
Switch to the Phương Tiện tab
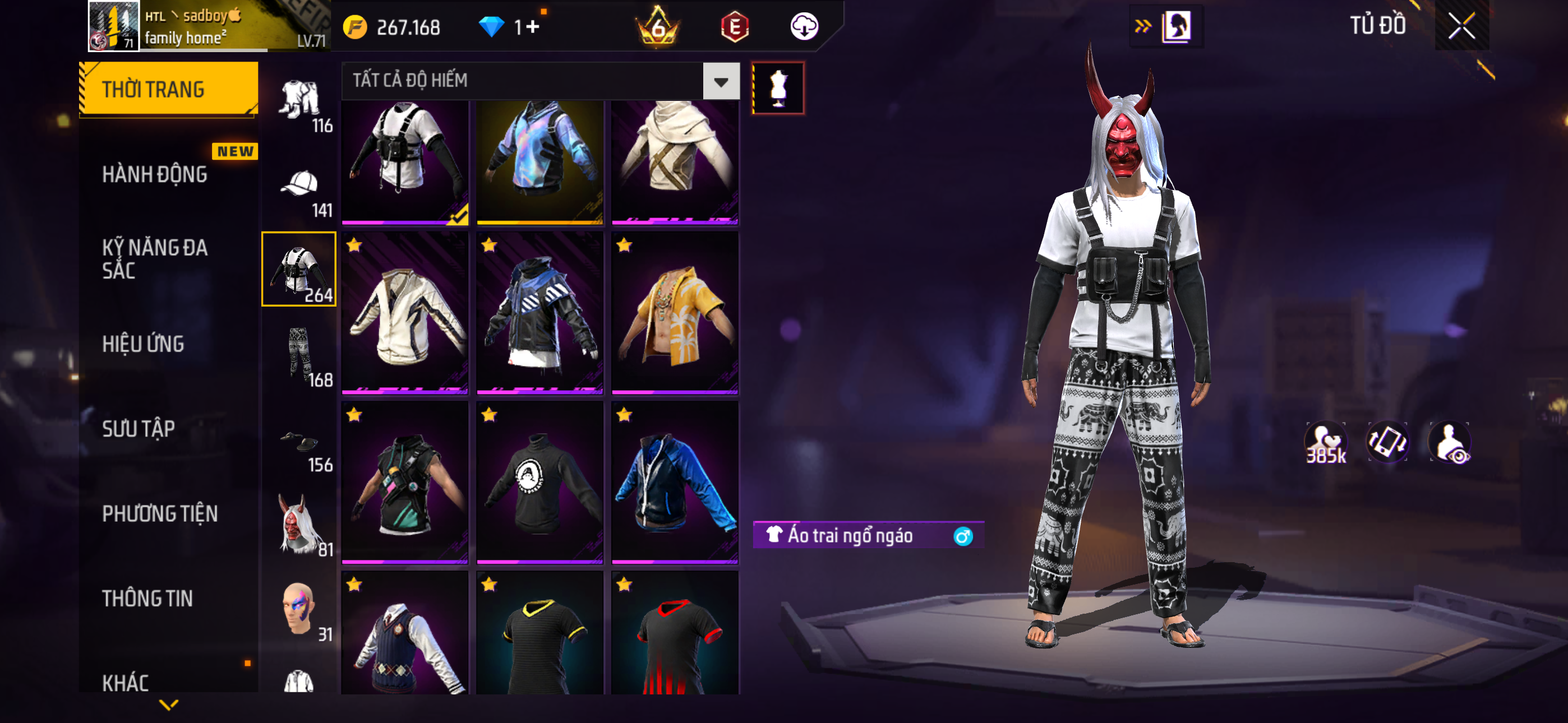coord(159,513)
